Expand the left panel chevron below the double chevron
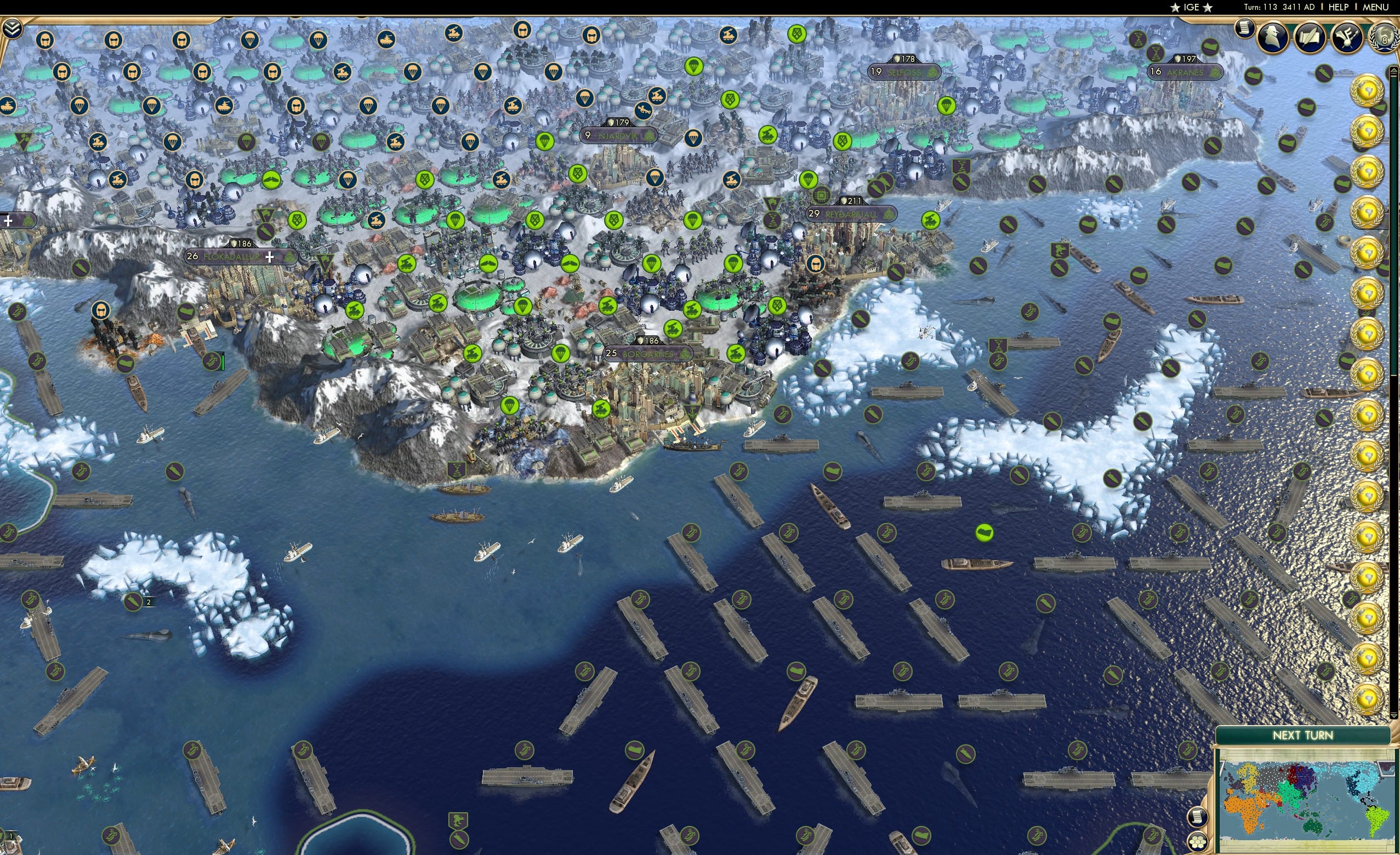 tap(8, 221)
